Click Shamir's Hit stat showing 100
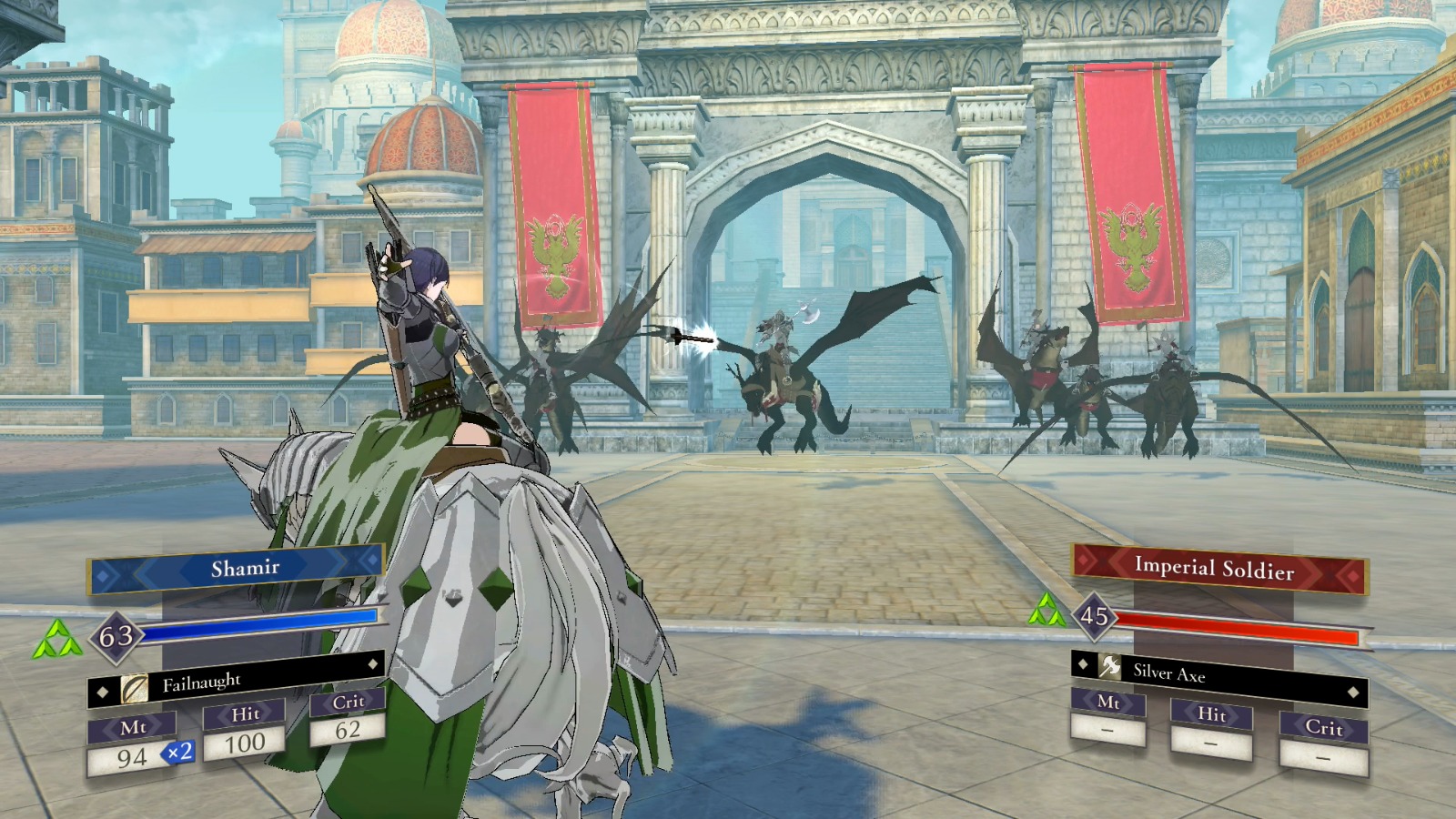 (246, 741)
